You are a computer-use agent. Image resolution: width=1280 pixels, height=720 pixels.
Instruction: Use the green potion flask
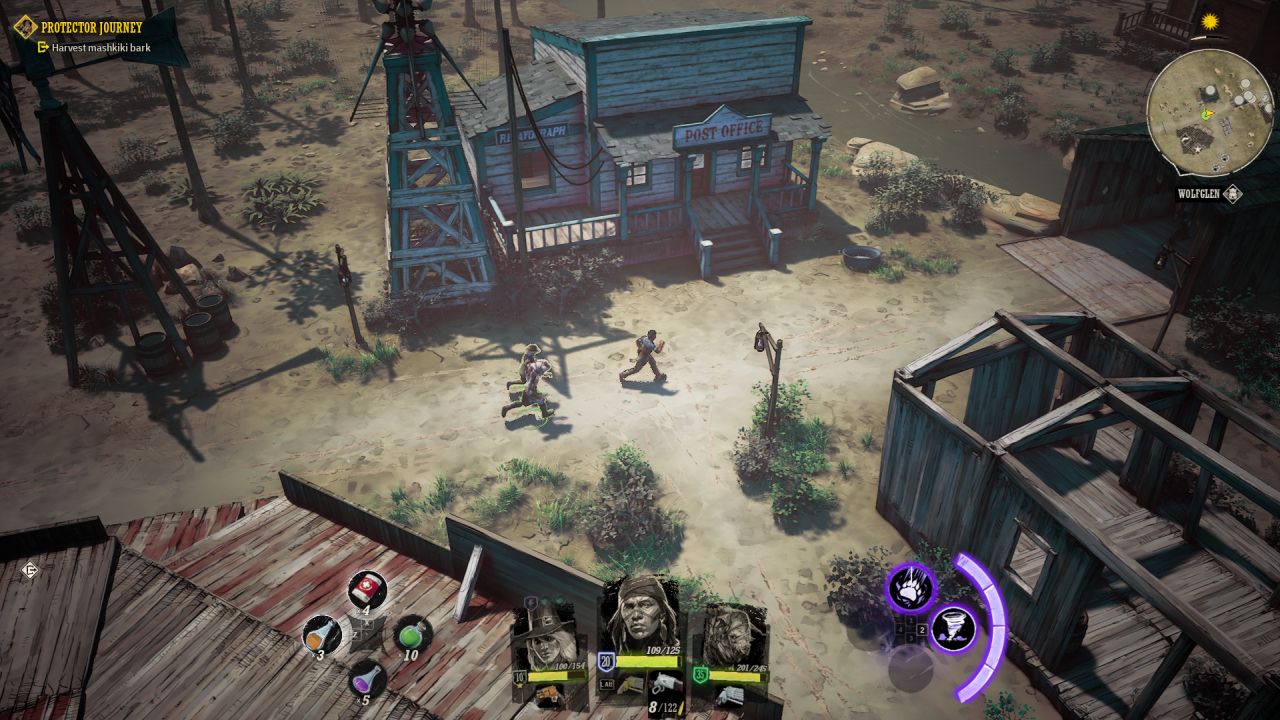(x=412, y=634)
